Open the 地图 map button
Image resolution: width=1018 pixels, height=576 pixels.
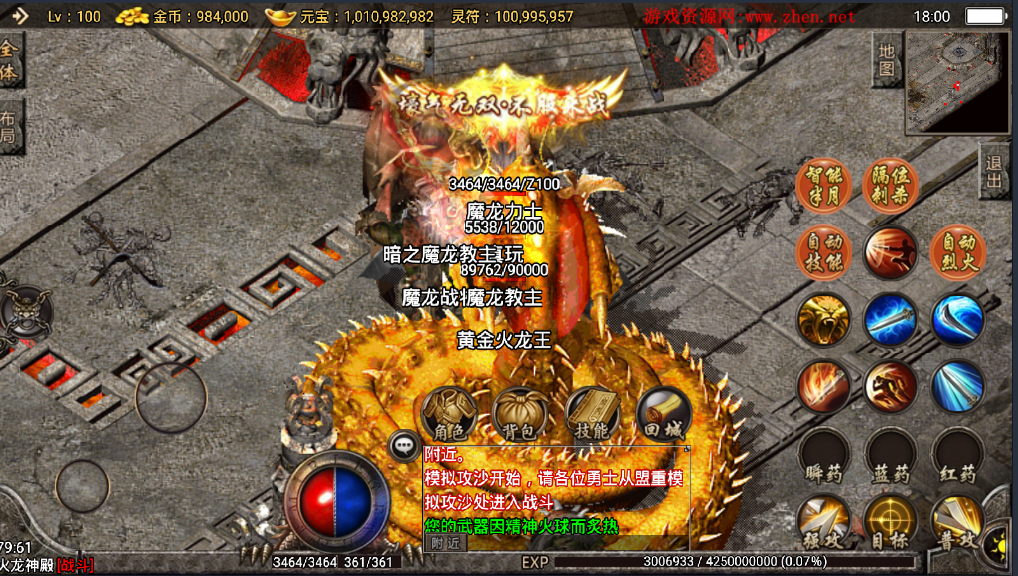coord(886,60)
